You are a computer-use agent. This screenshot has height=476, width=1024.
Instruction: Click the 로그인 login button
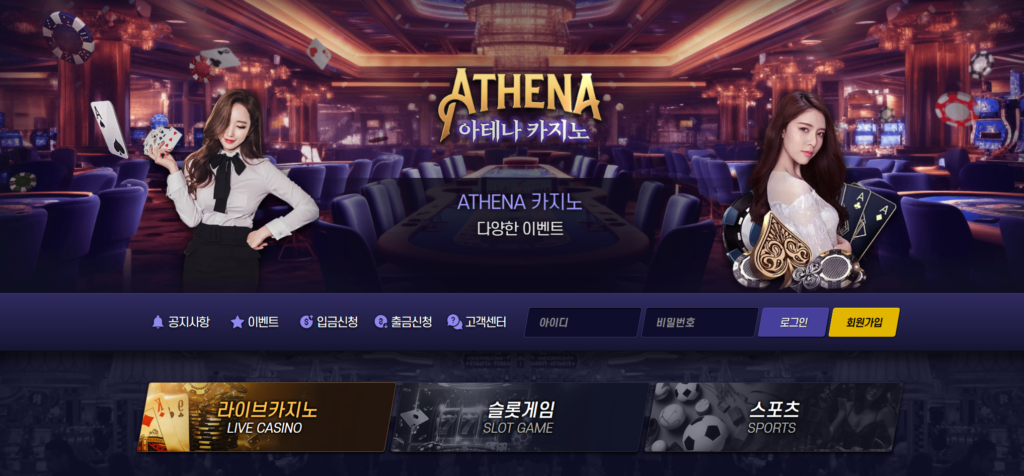[791, 322]
